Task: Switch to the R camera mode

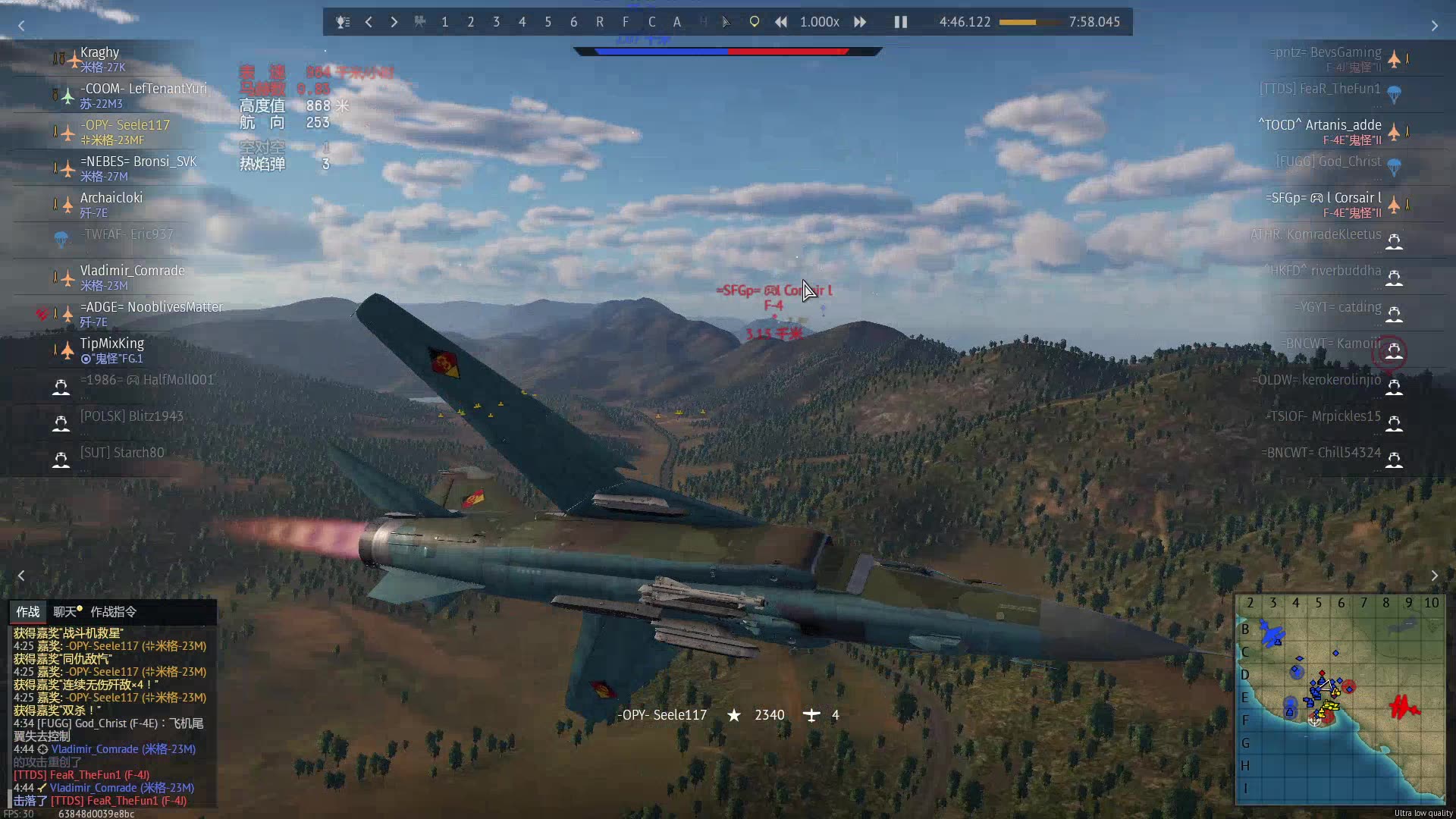Action: (x=600, y=22)
